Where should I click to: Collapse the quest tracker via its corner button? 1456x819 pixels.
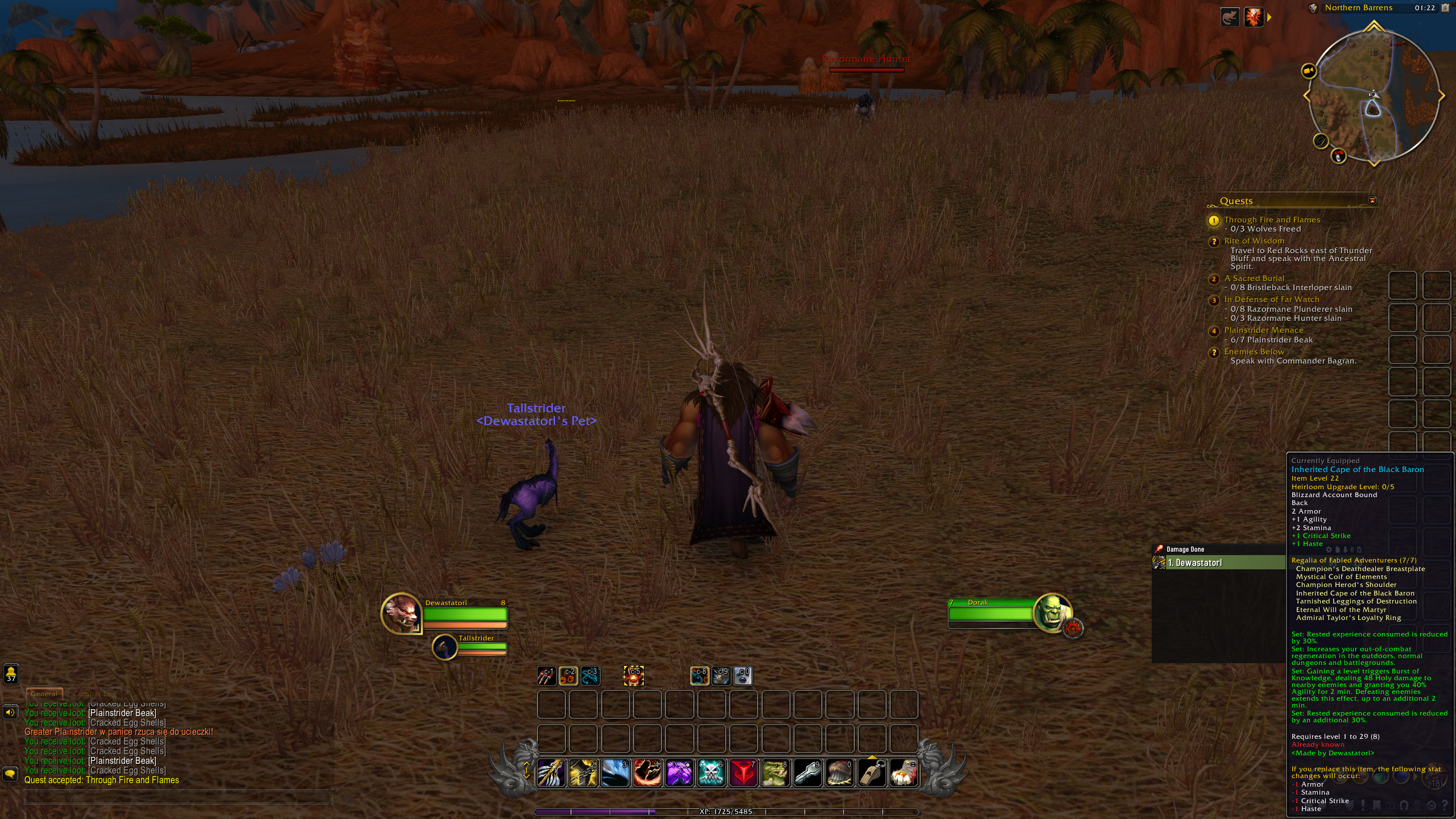(x=1374, y=200)
